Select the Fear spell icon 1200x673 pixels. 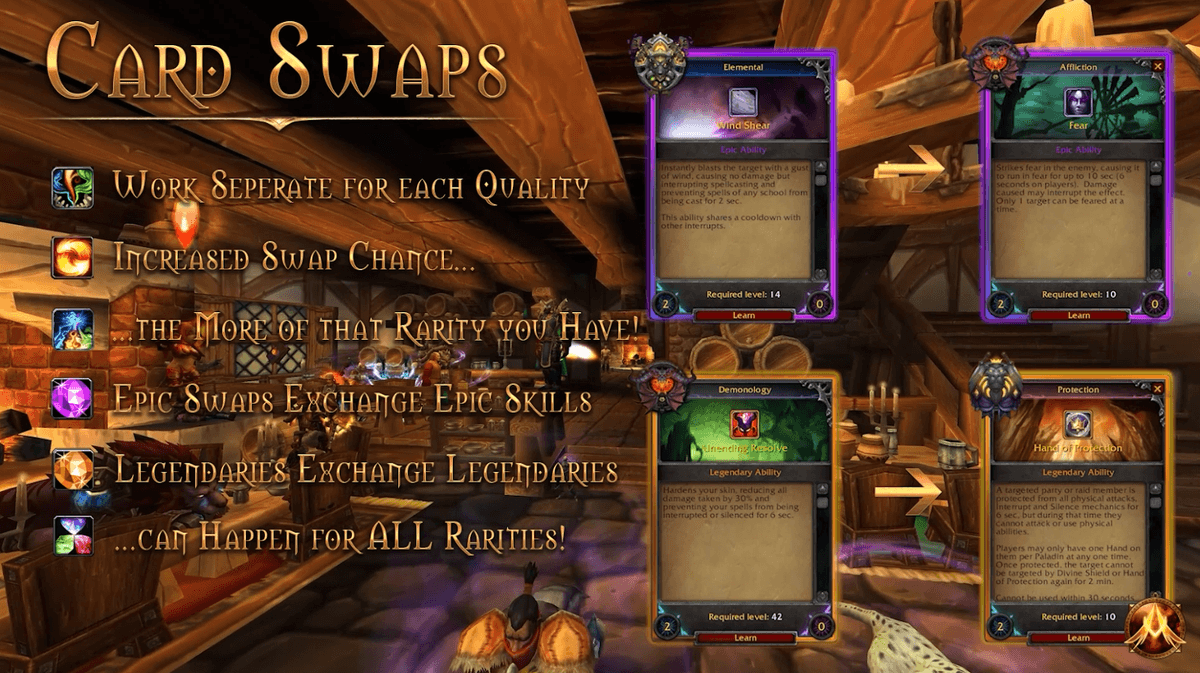(1078, 102)
